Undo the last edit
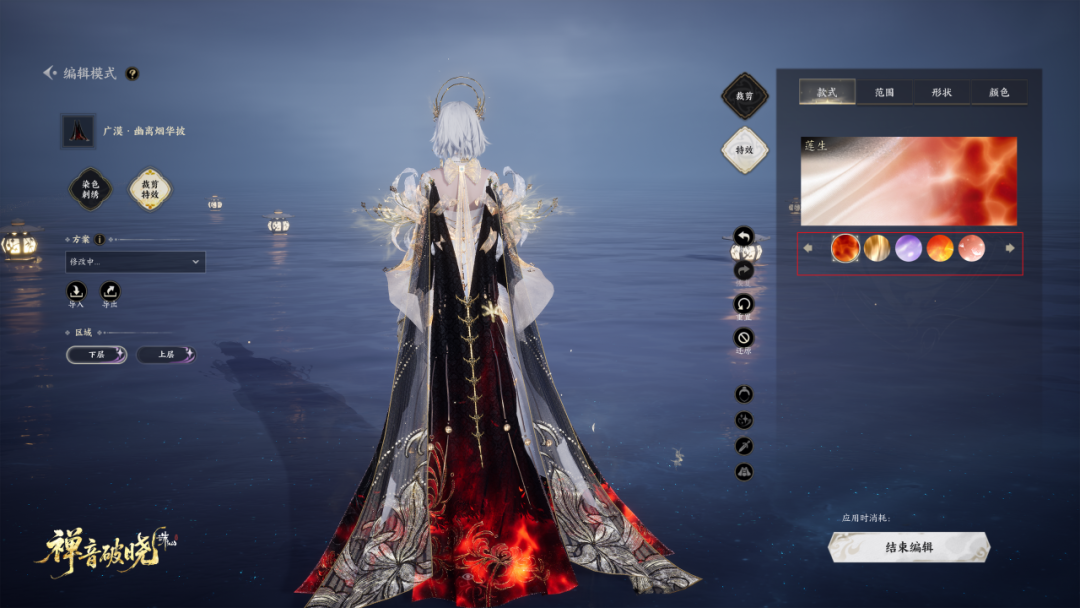The width and height of the screenshot is (1080, 608). 743,237
